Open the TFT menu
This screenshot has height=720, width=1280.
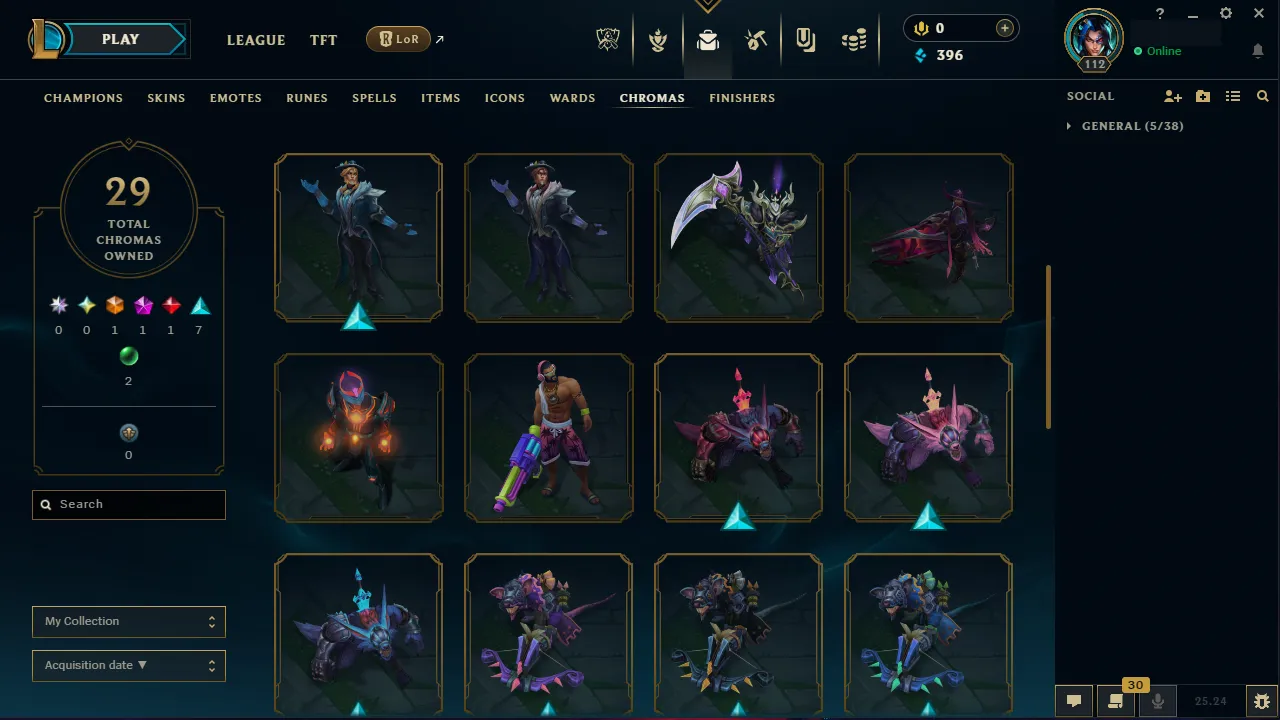[323, 40]
